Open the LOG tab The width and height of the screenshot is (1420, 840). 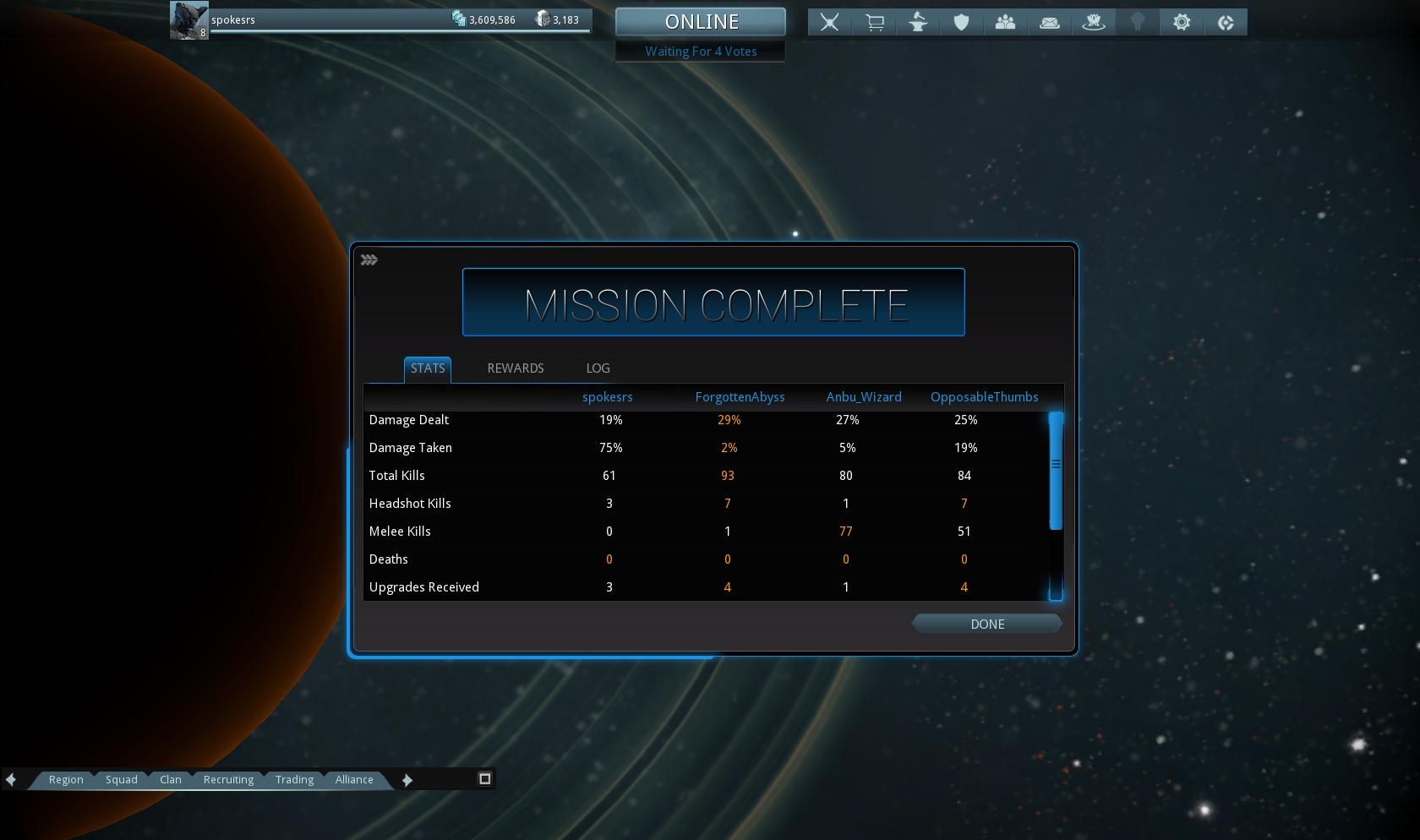pyautogui.click(x=598, y=368)
